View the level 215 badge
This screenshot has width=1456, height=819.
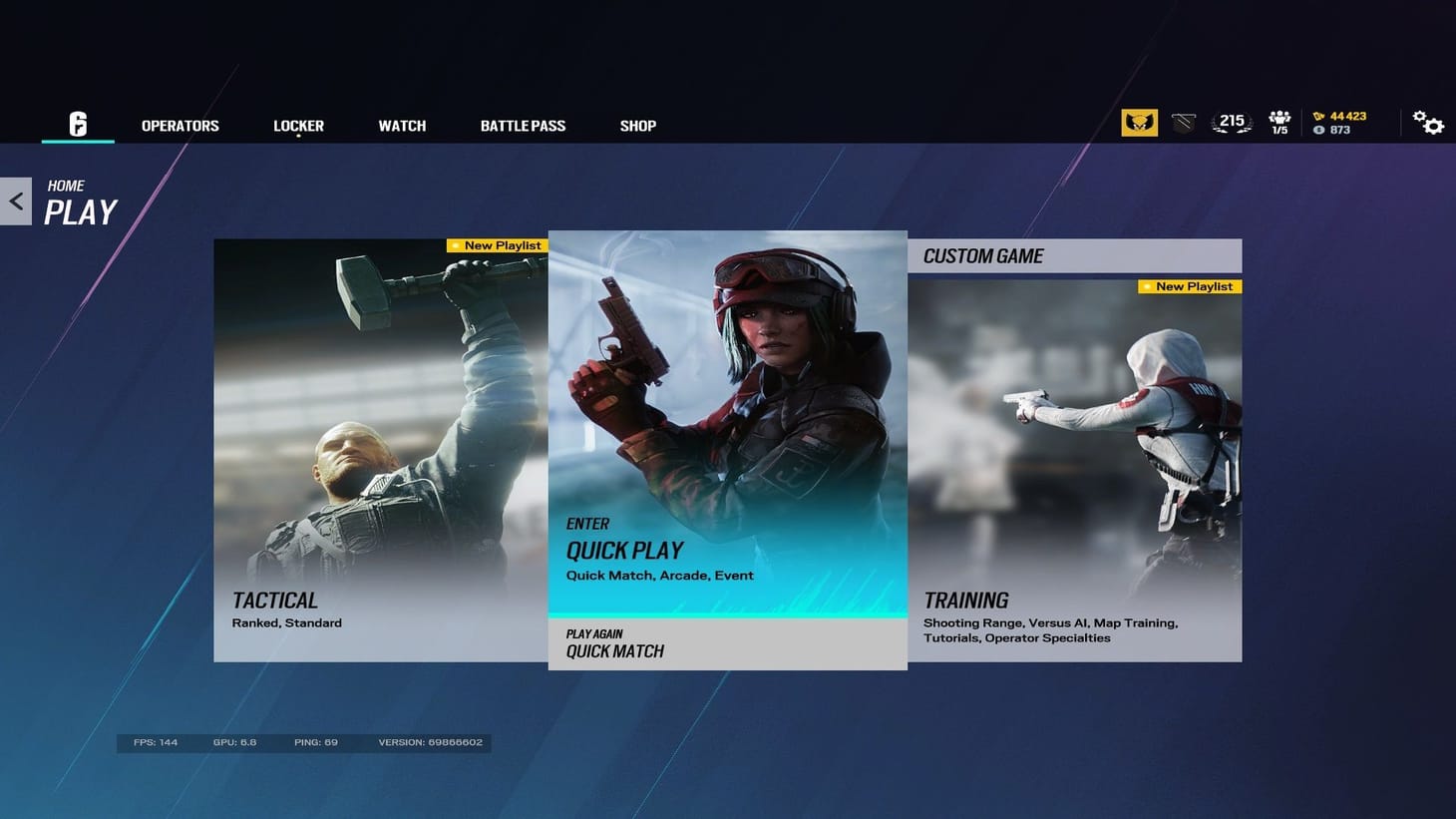coord(1230,121)
